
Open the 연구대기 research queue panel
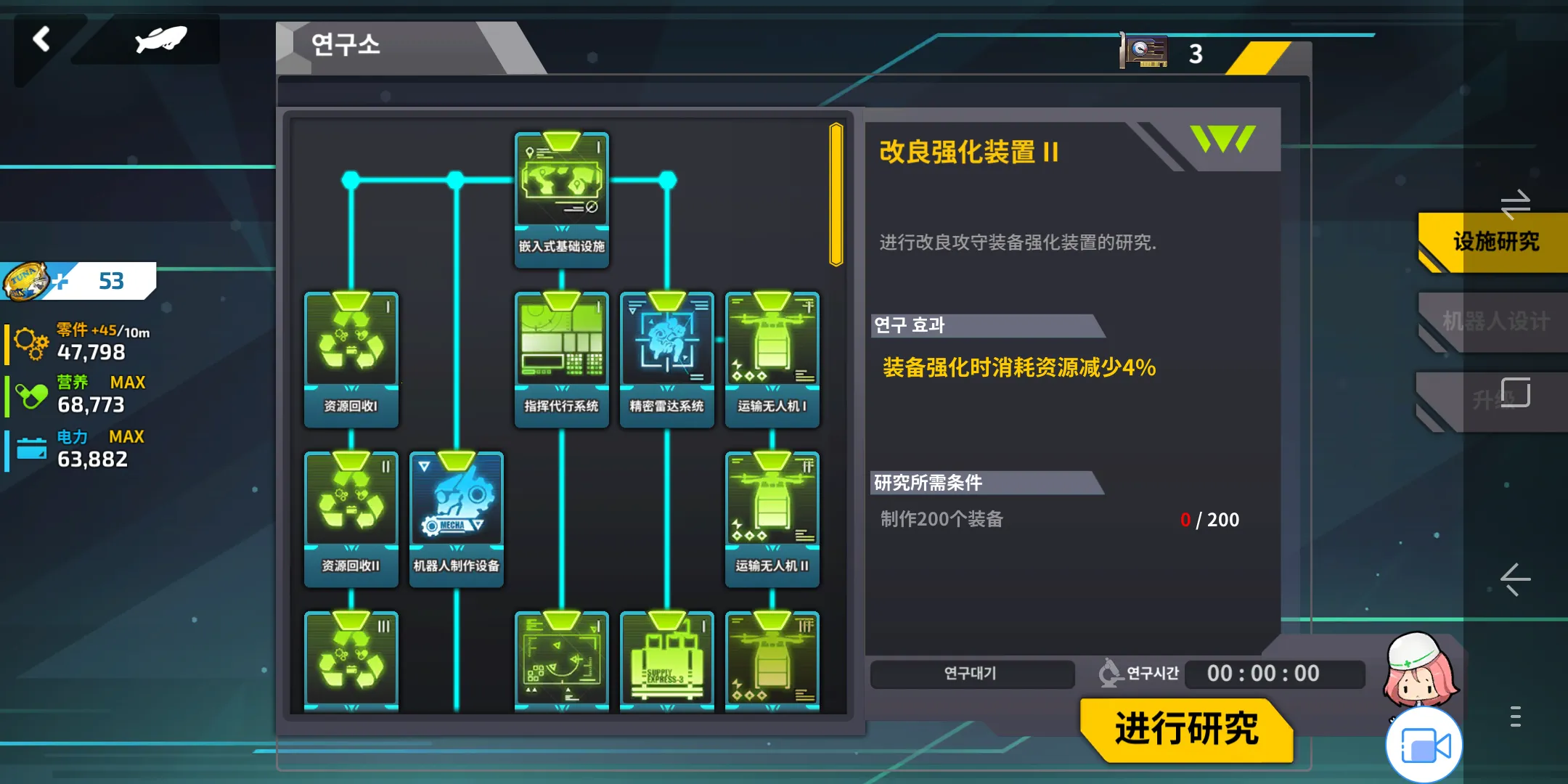click(973, 674)
